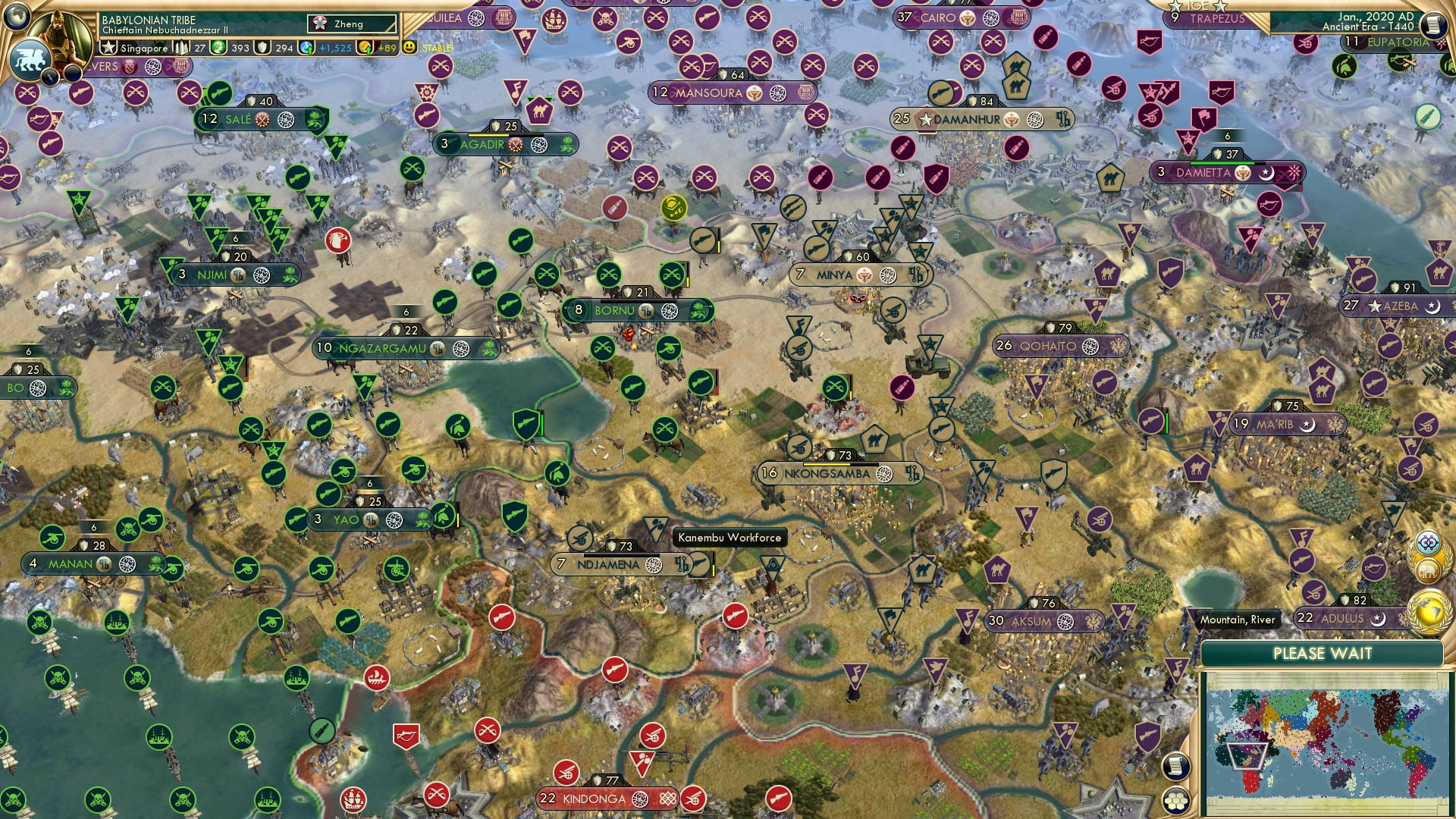Click the shield counter in the top bar
Screen dimensions: 1456x819
263,48
